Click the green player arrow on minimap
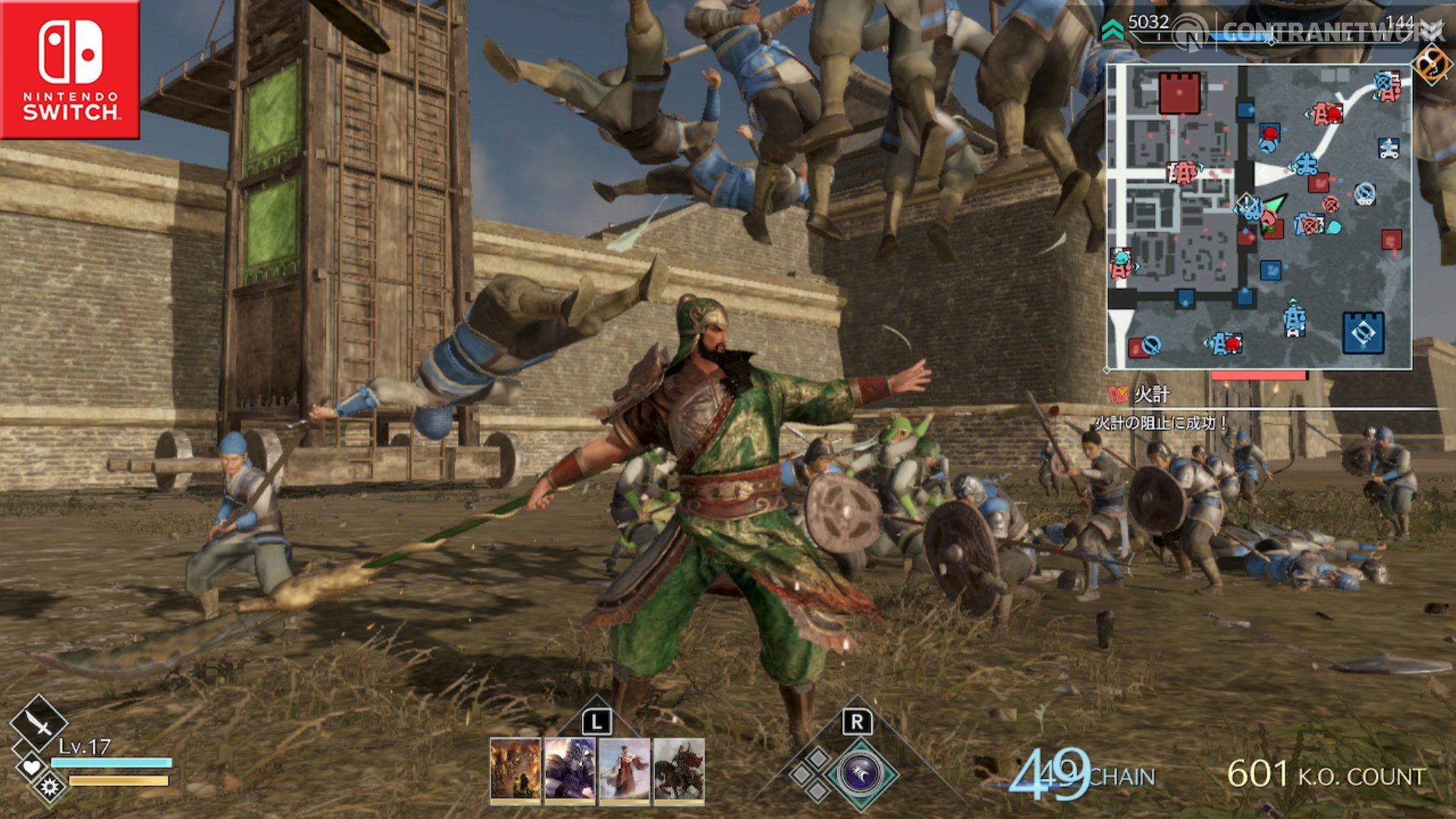This screenshot has height=819, width=1456. [x=1276, y=205]
